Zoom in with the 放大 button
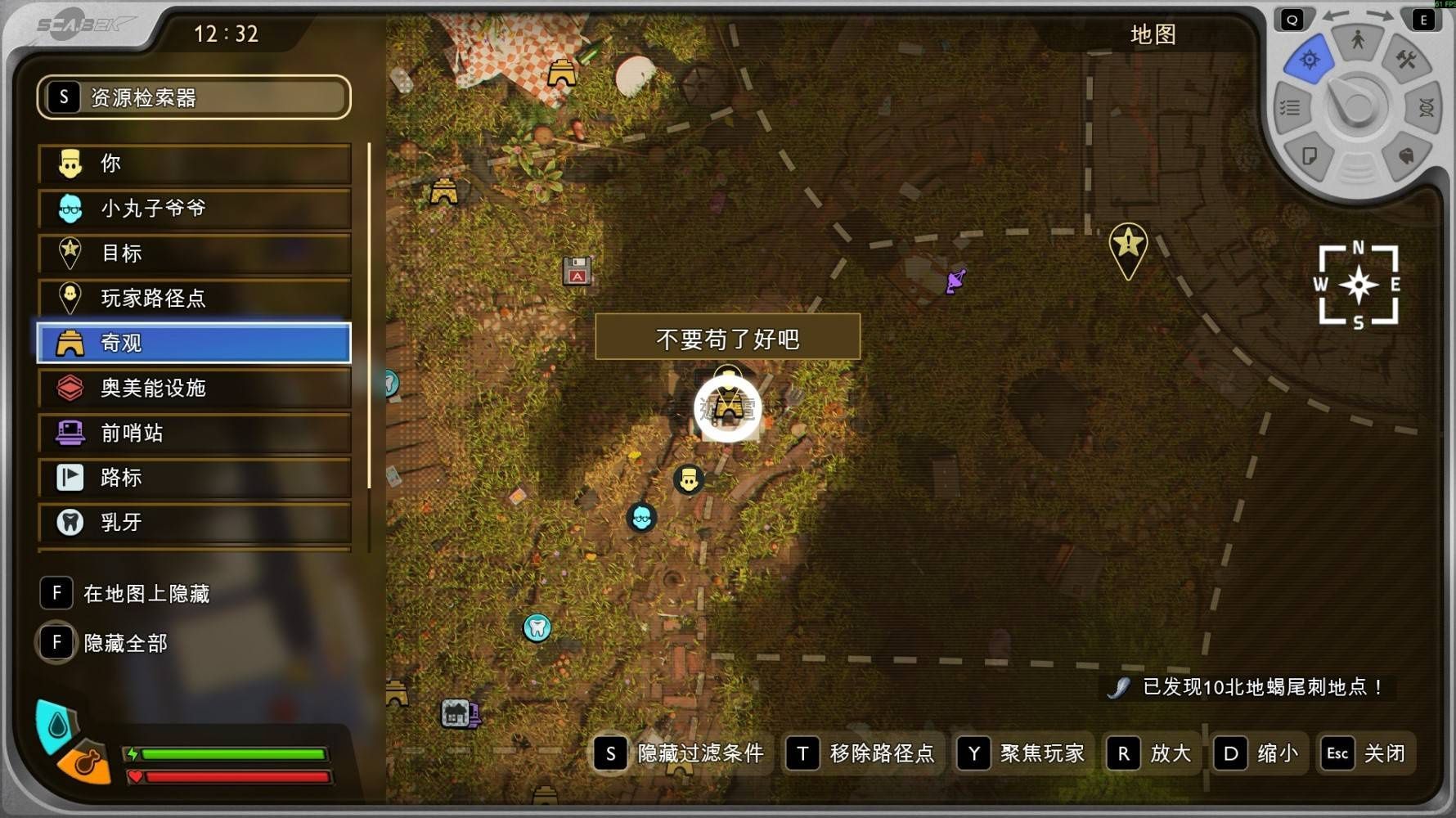Image resolution: width=1456 pixels, height=818 pixels. click(x=1150, y=753)
